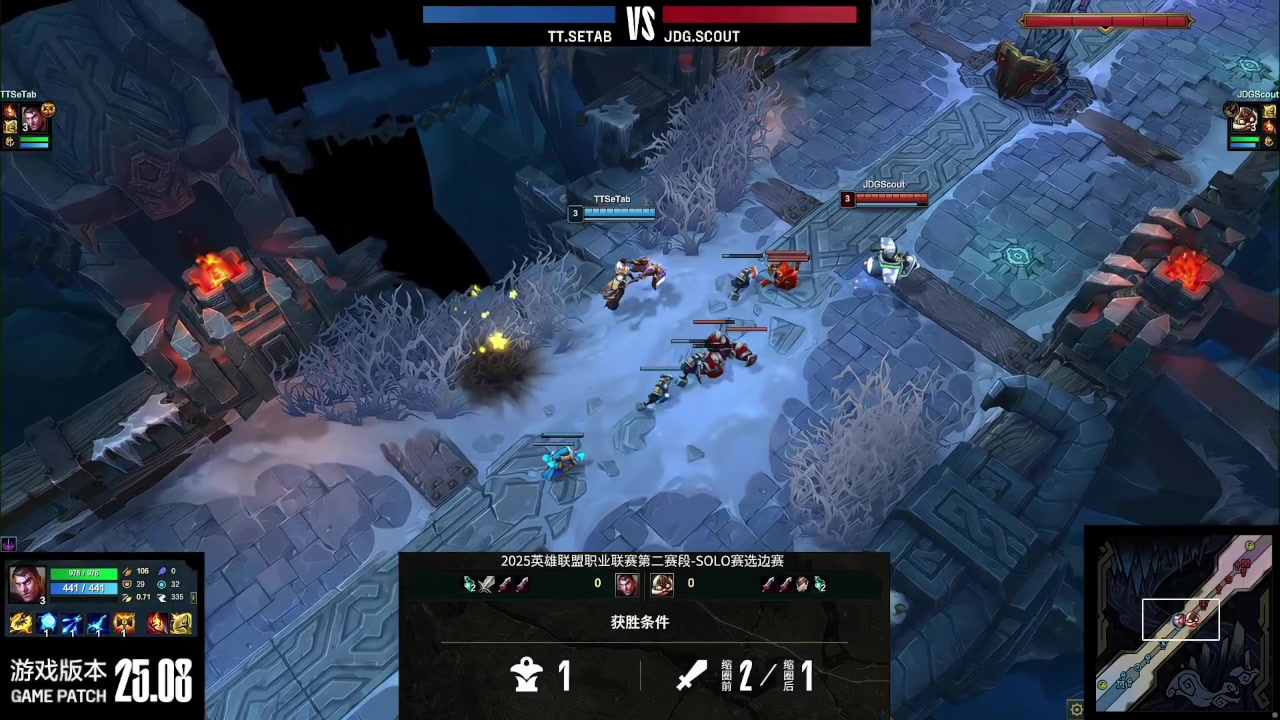1280x720 pixels.
Task: Inspect the Long Sword in the left inventory
Action: coord(487,584)
